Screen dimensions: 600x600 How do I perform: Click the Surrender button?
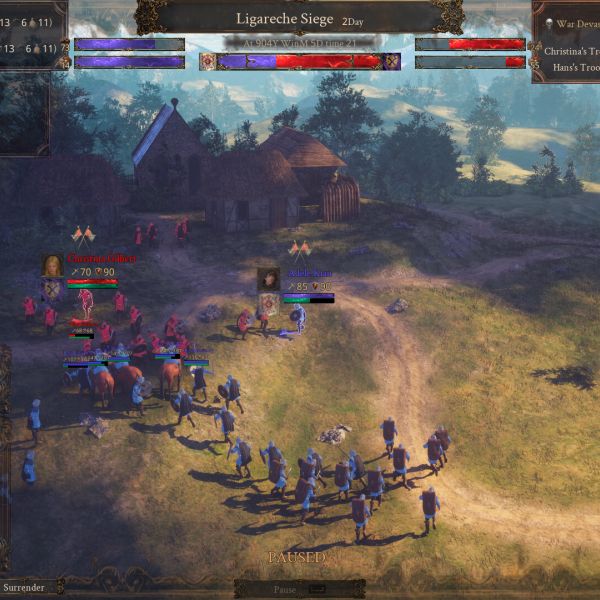[x=23, y=587]
